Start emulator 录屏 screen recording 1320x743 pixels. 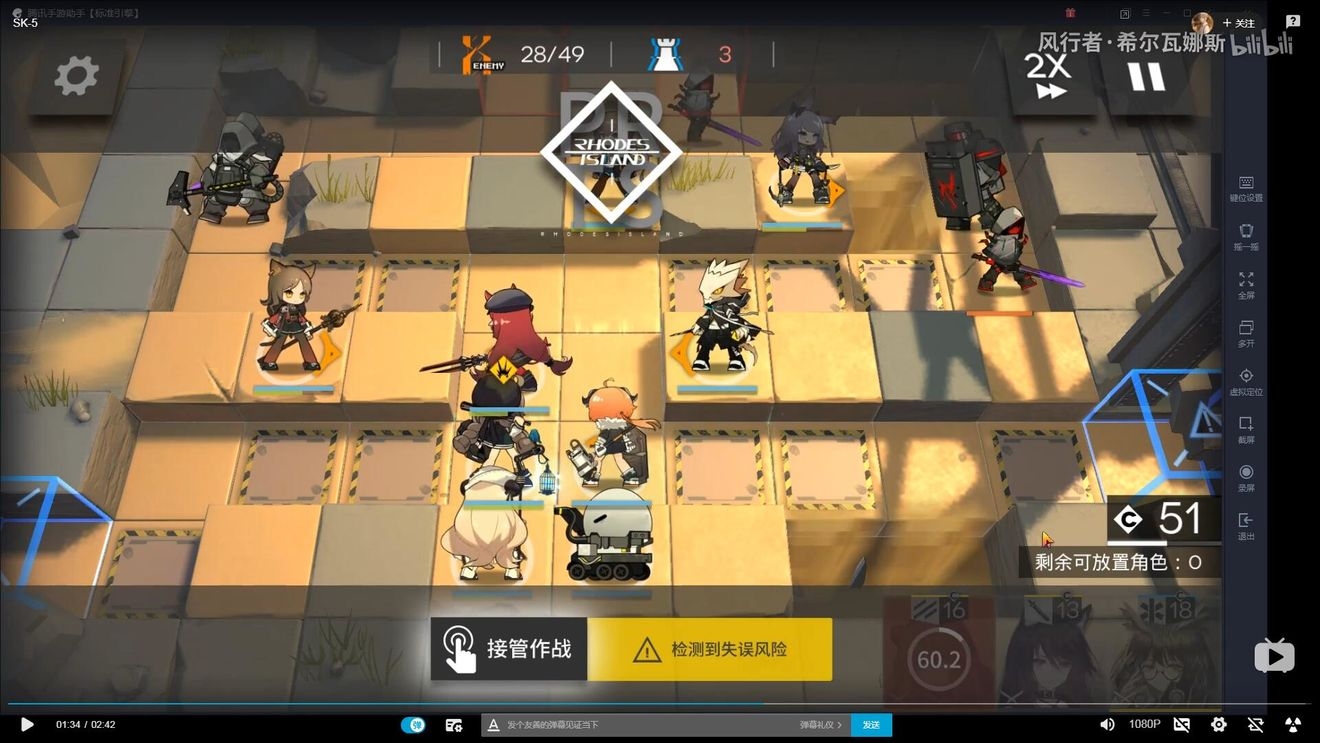tap(1246, 478)
